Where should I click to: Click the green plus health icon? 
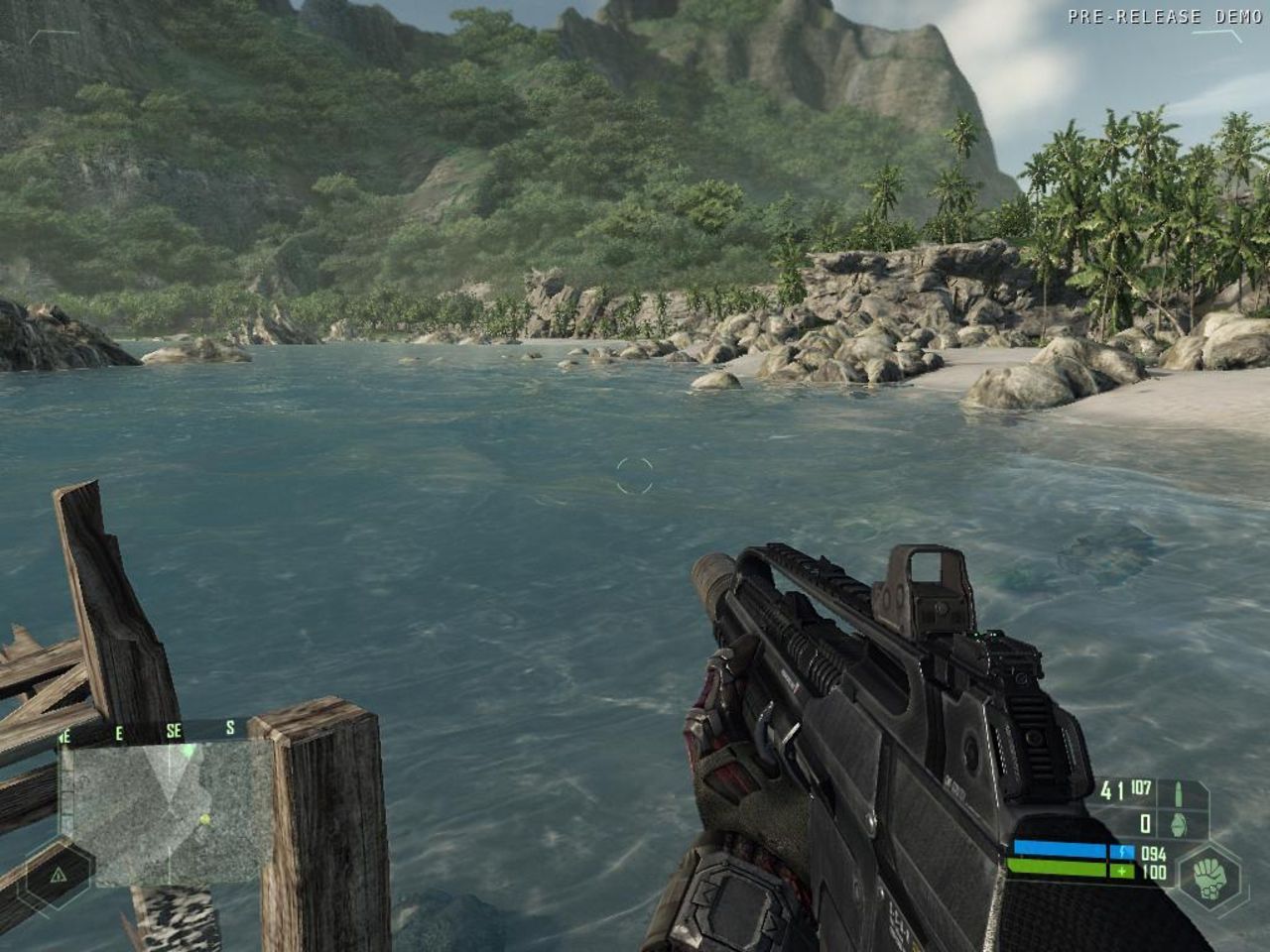pyautogui.click(x=1121, y=871)
